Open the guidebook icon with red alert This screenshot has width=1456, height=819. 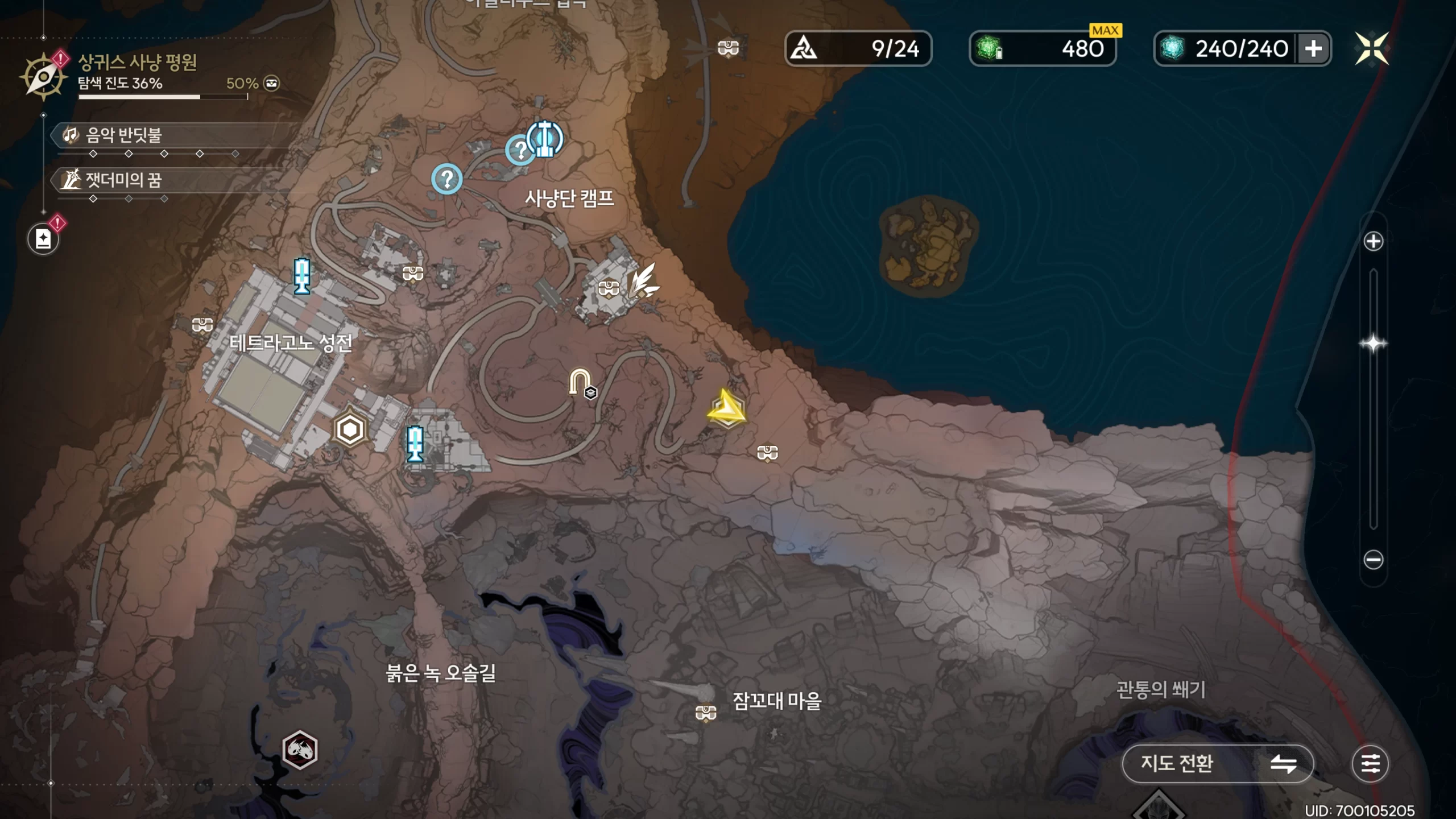[x=44, y=238]
